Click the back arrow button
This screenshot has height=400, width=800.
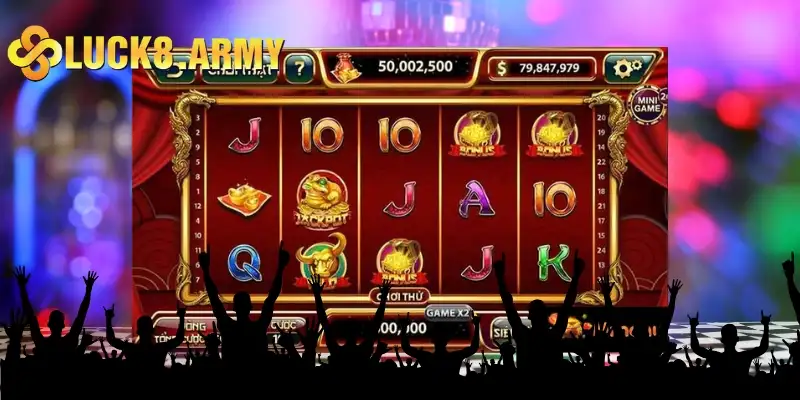coord(180,70)
